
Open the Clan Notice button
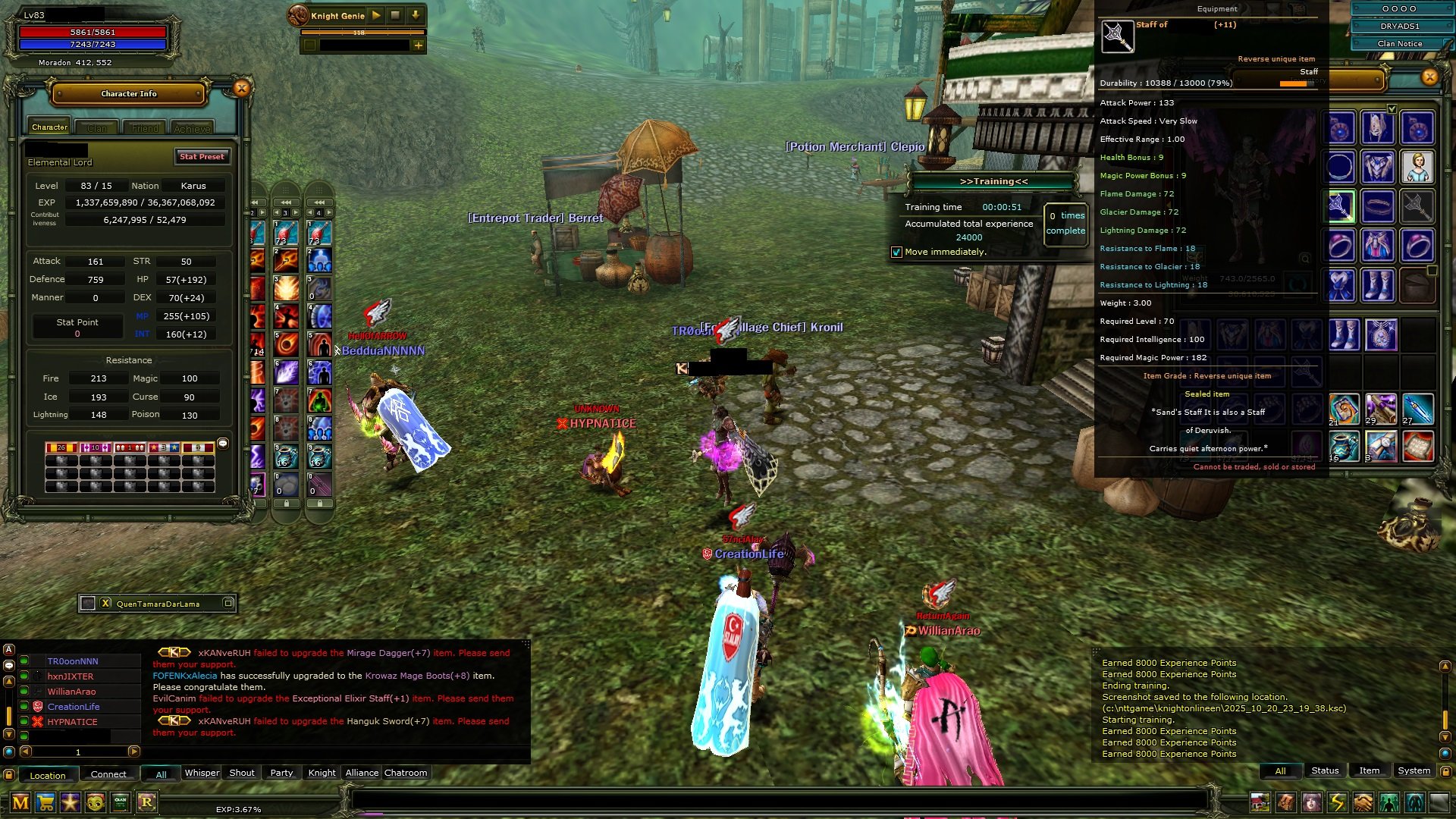point(1399,44)
